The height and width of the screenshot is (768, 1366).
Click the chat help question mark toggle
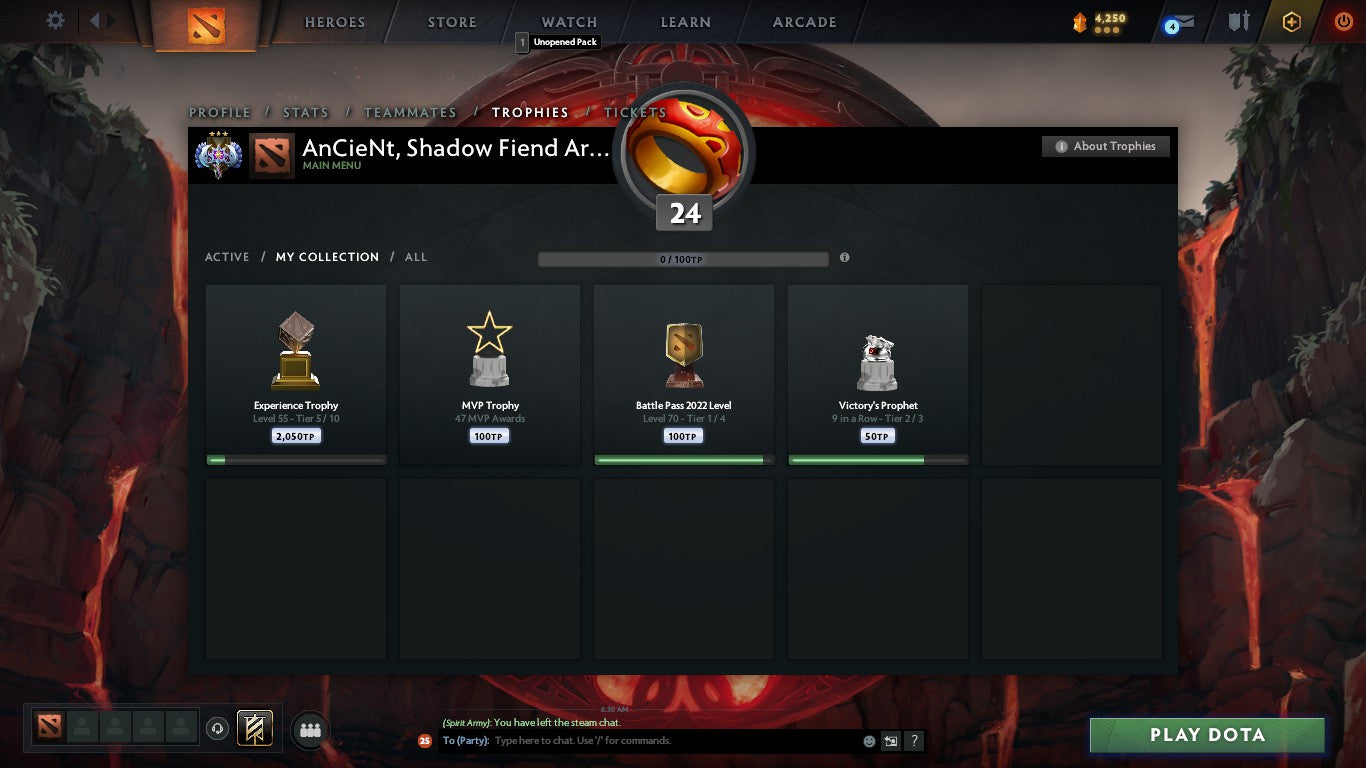coord(913,741)
